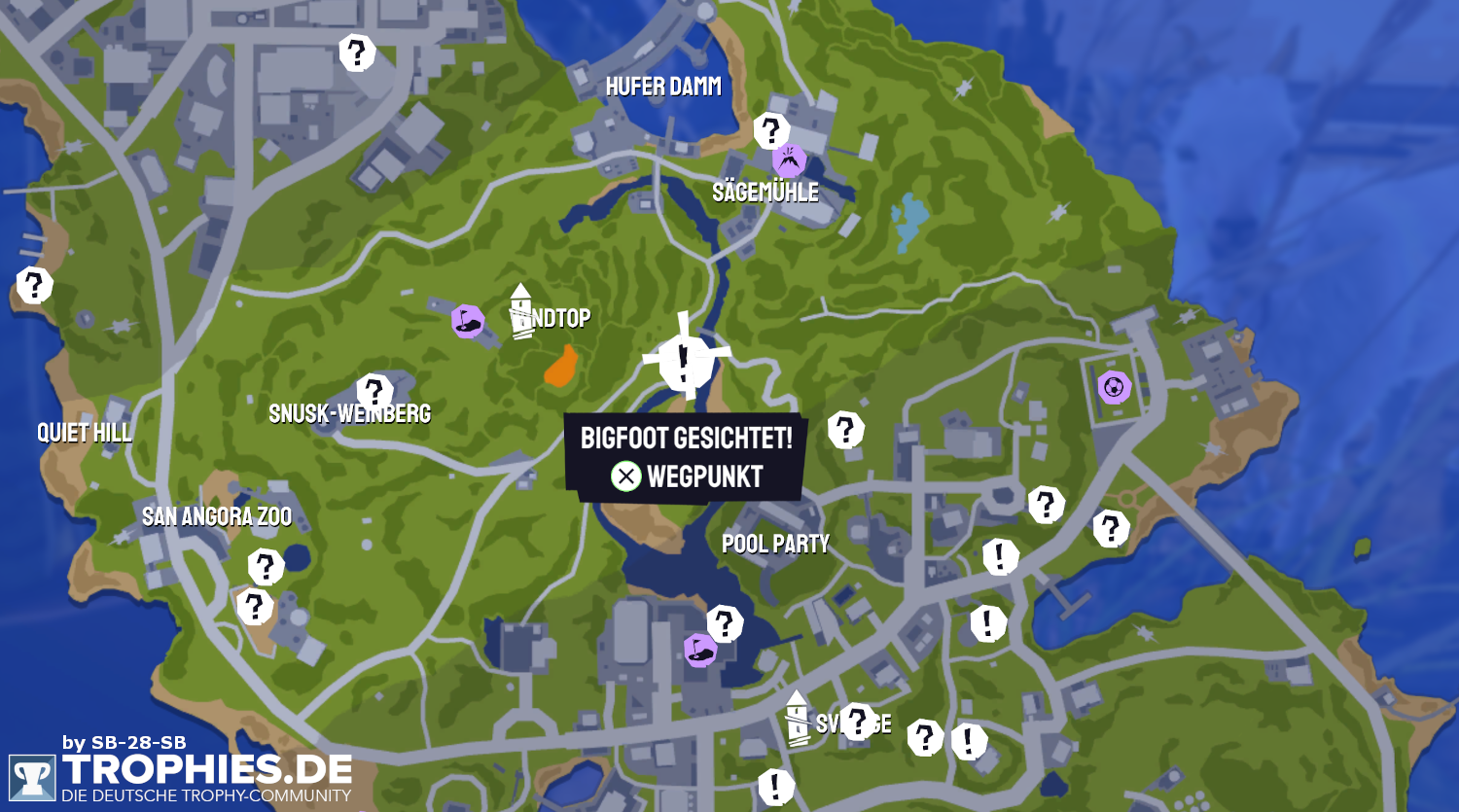Click the question mark marker on the western coast
Viewport: 1459px width, 812px height.
(33, 285)
